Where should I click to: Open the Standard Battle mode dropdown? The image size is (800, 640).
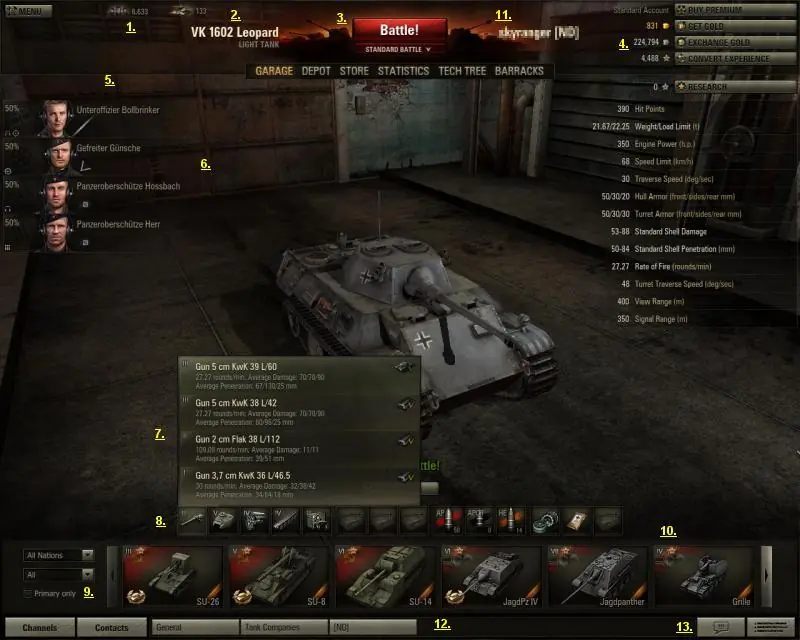click(399, 48)
